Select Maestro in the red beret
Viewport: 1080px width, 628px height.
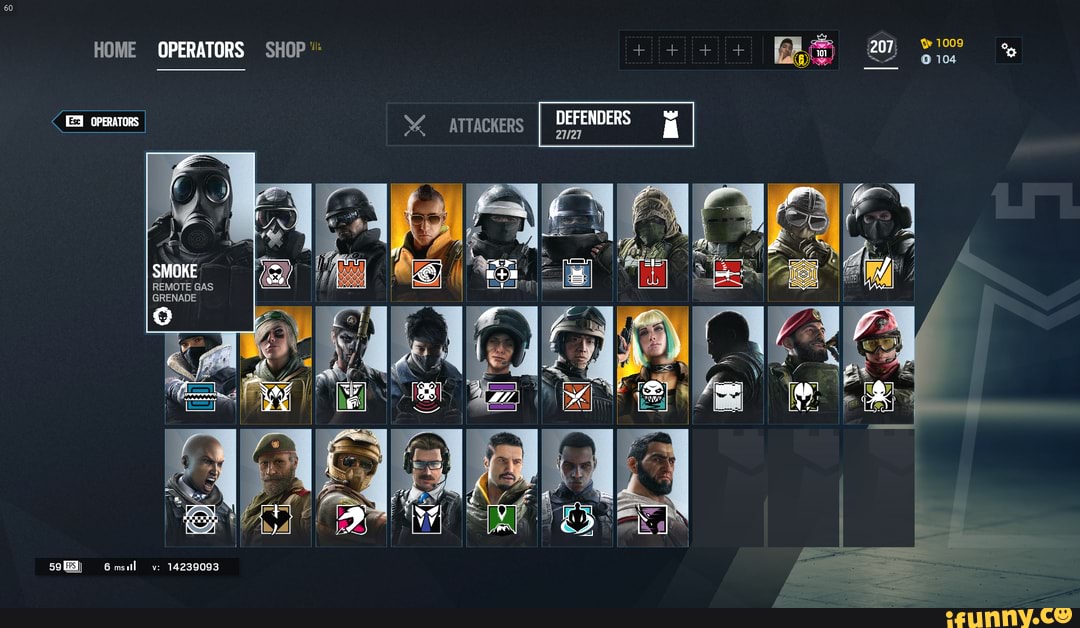pos(803,366)
